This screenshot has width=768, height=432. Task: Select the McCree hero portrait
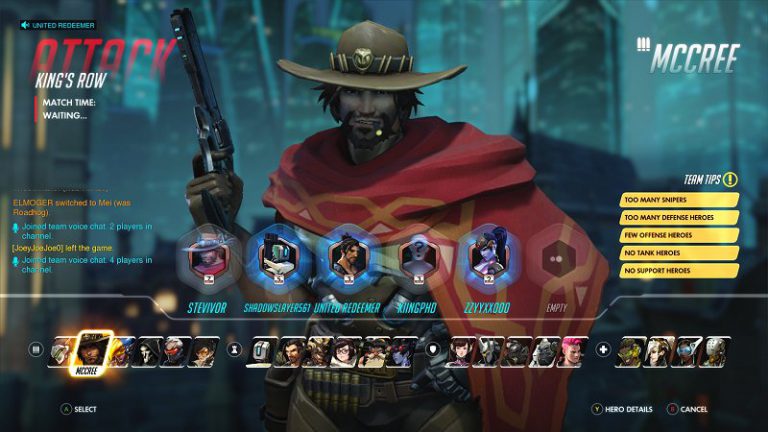[x=93, y=350]
